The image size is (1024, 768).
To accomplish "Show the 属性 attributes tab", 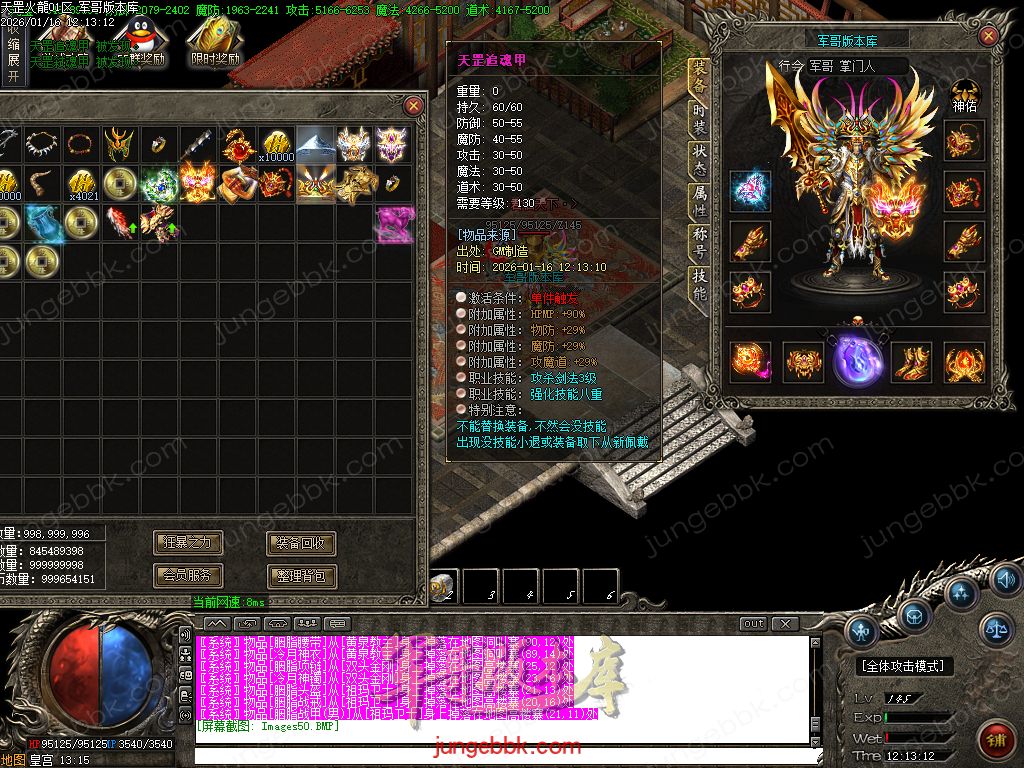I will [699, 201].
